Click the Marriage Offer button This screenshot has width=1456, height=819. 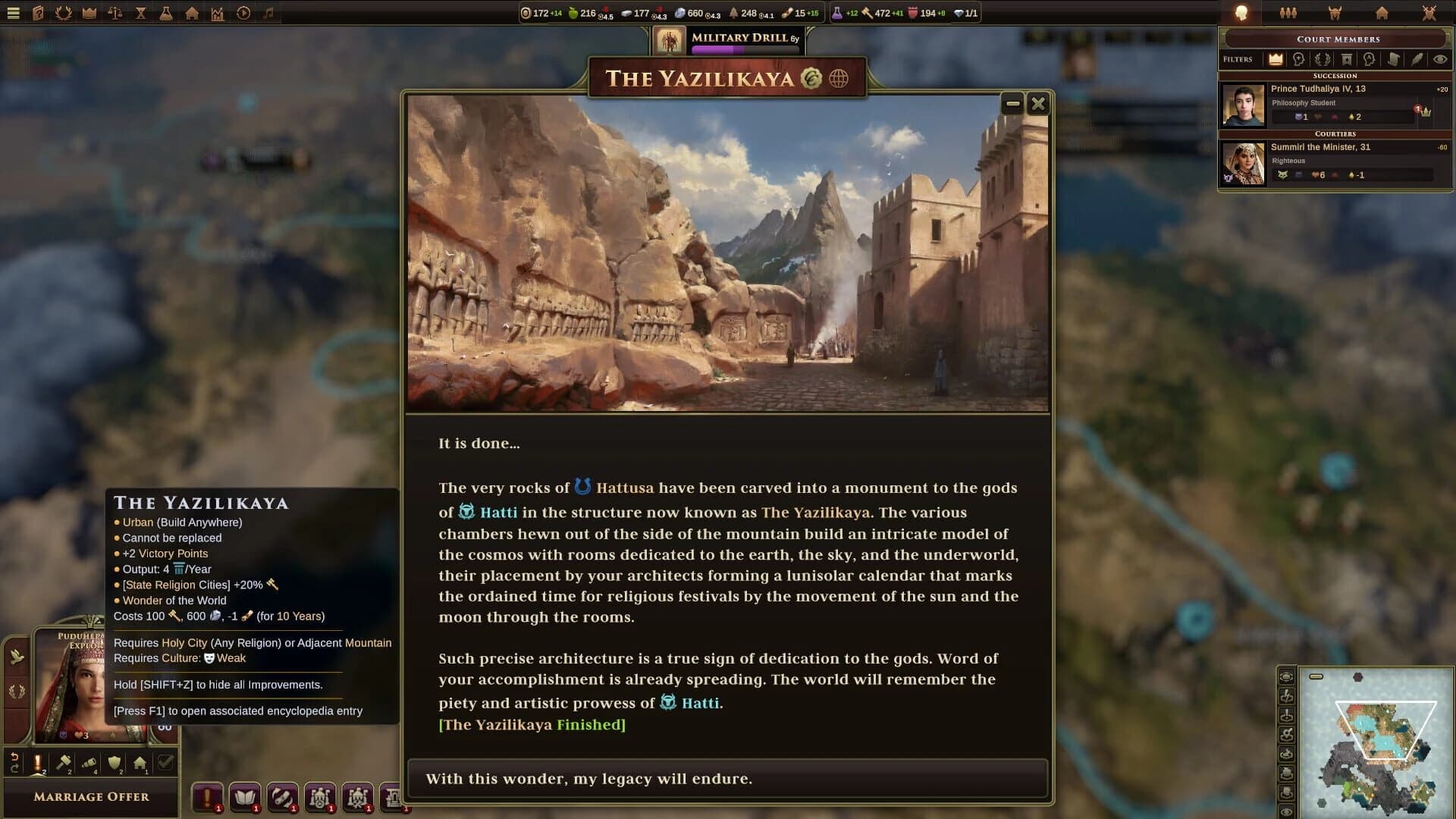click(91, 797)
